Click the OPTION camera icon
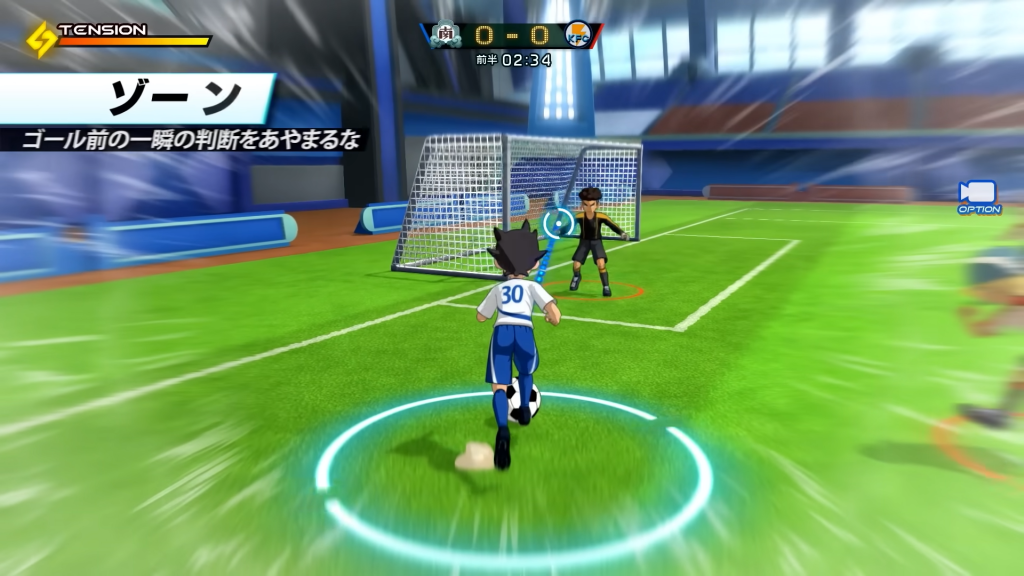This screenshot has height=576, width=1024. coord(977,193)
